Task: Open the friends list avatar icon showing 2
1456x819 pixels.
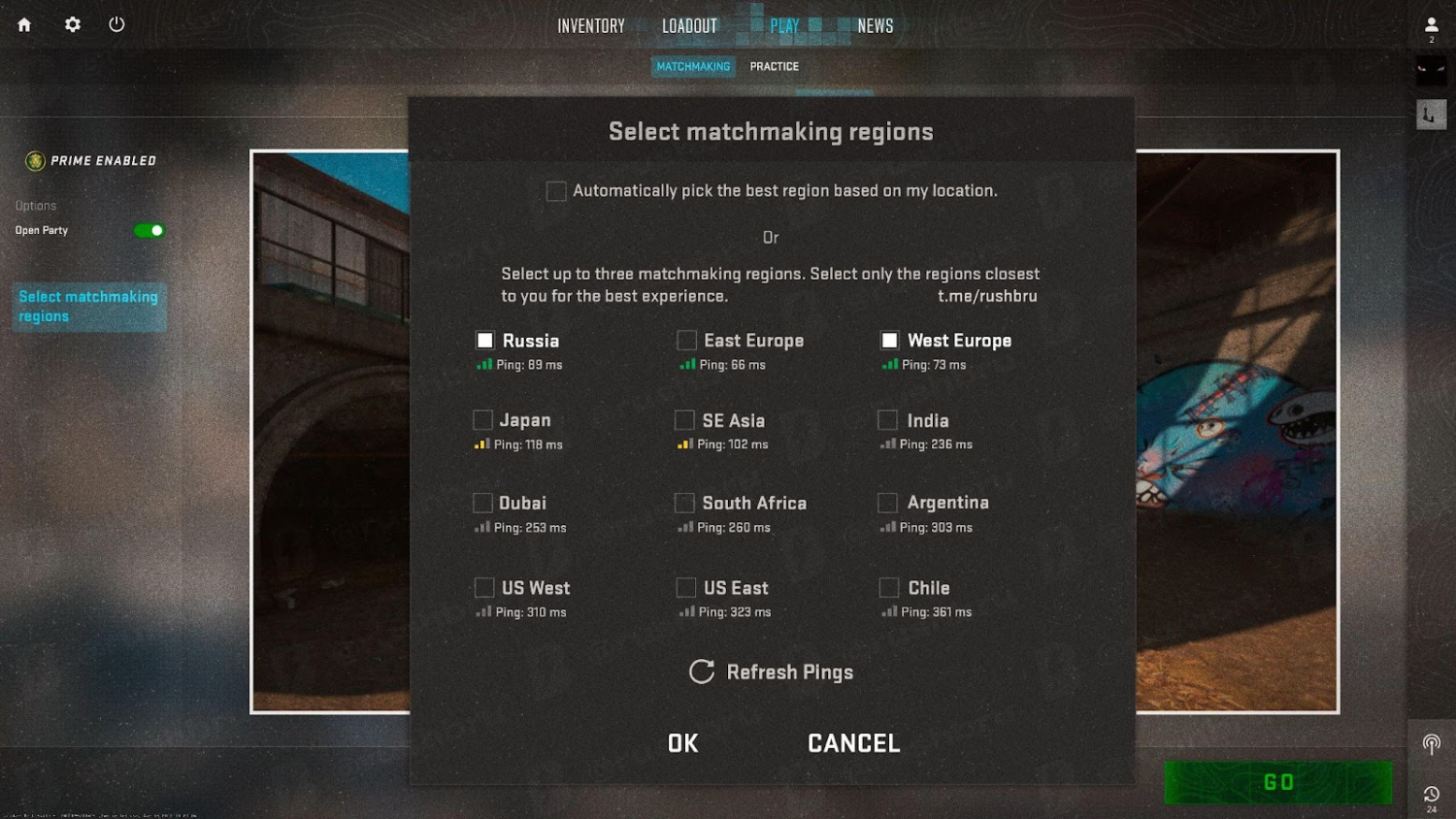Action: (1431, 24)
